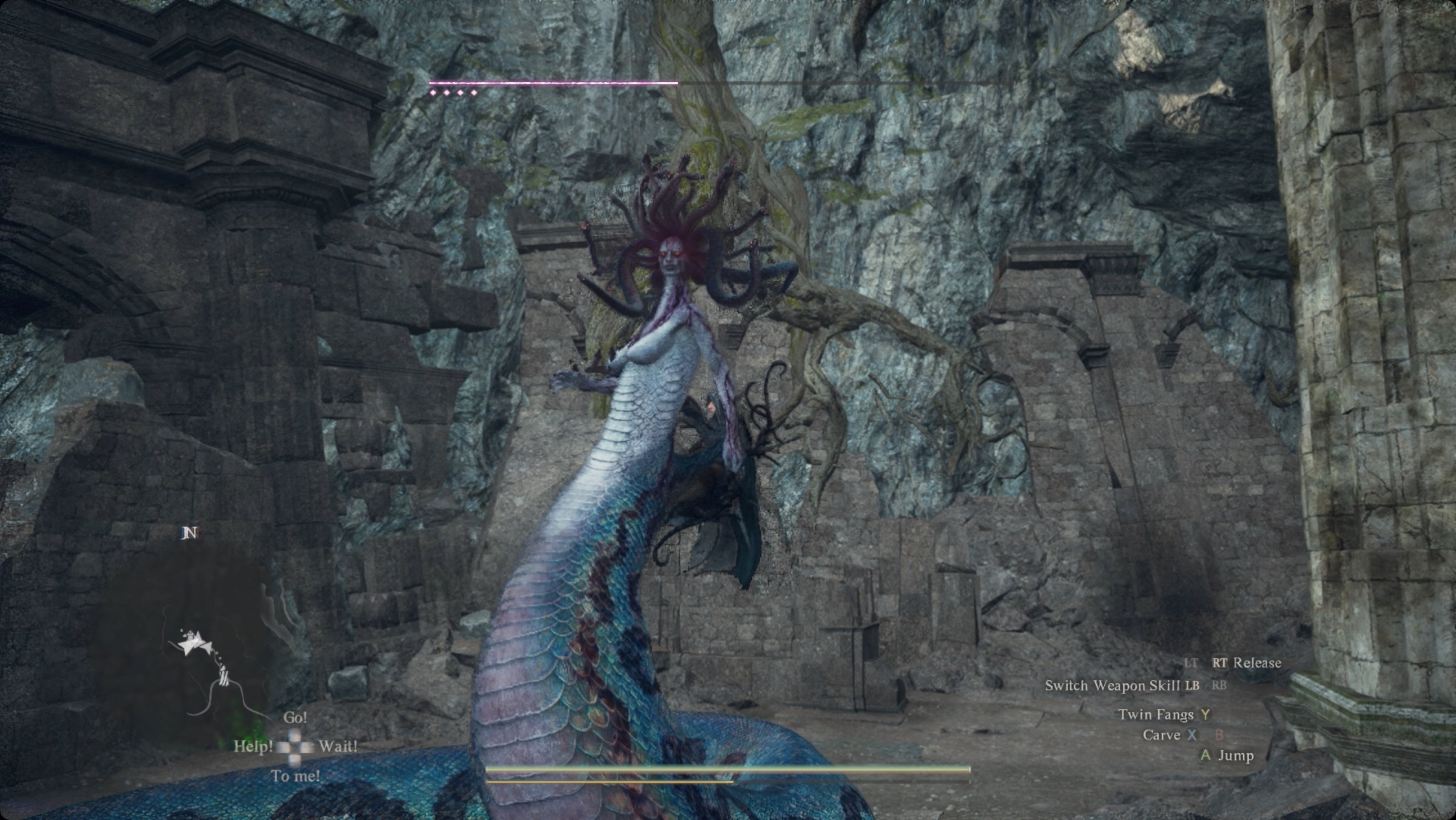This screenshot has height=820, width=1456.
Task: Activate the Twin Fangs weapon skill
Action: [1156, 714]
